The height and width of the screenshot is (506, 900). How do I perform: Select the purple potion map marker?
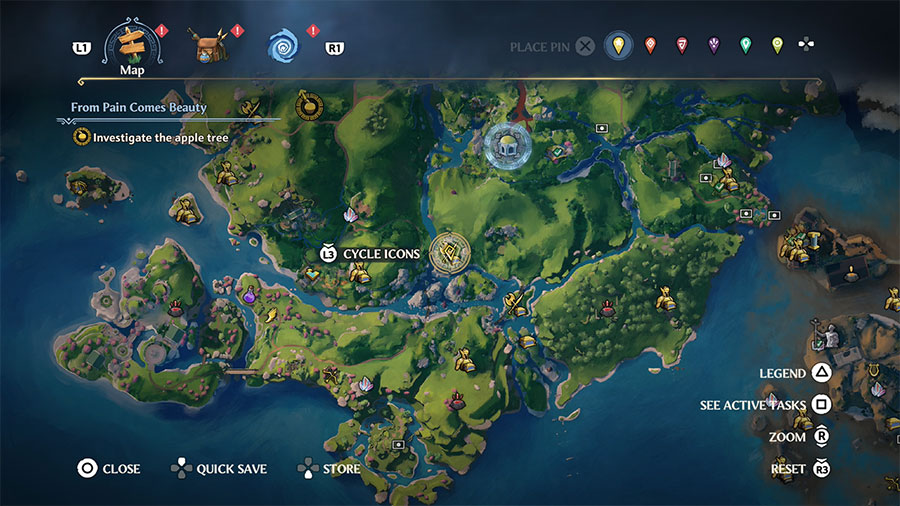248,296
